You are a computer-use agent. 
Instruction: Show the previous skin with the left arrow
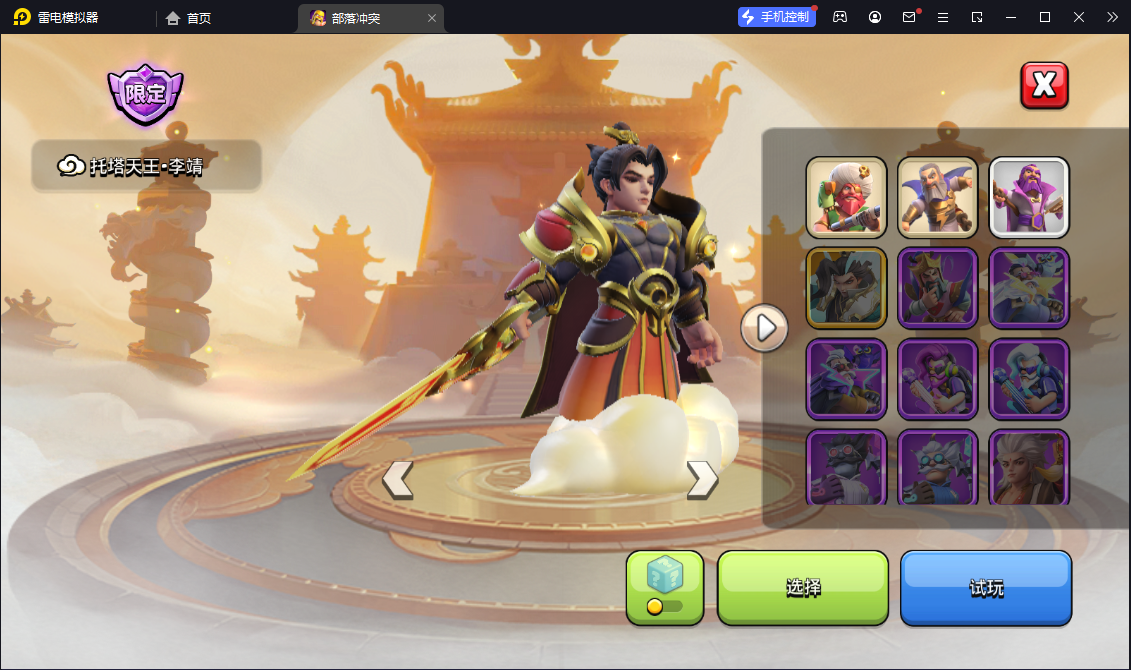coord(397,480)
